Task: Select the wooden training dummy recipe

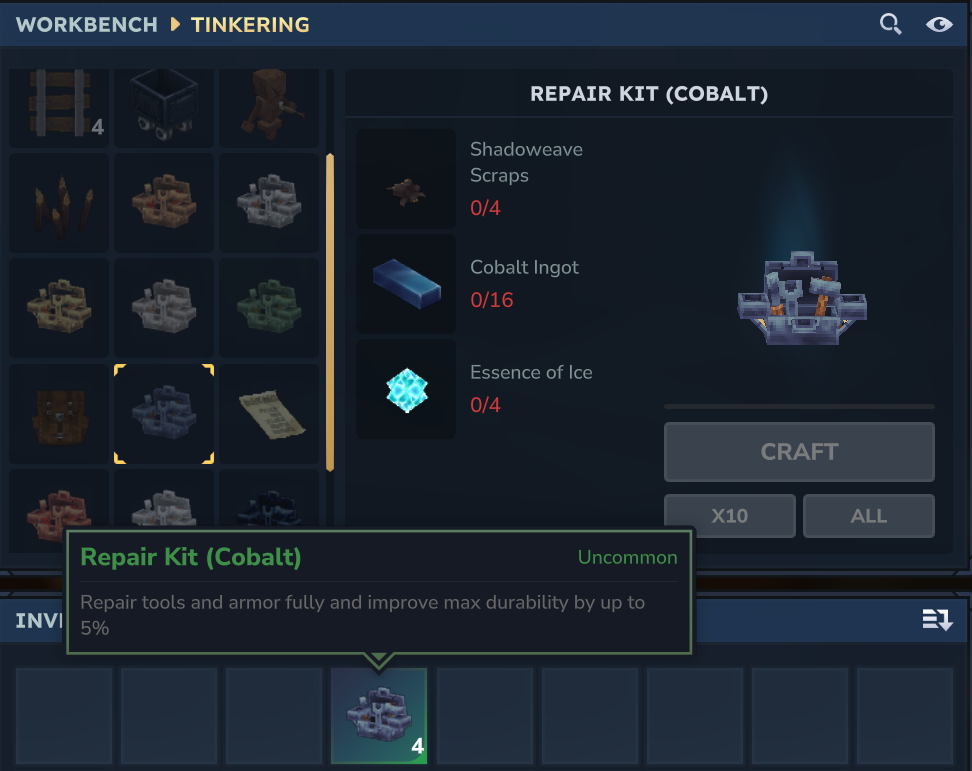Action: click(x=268, y=105)
